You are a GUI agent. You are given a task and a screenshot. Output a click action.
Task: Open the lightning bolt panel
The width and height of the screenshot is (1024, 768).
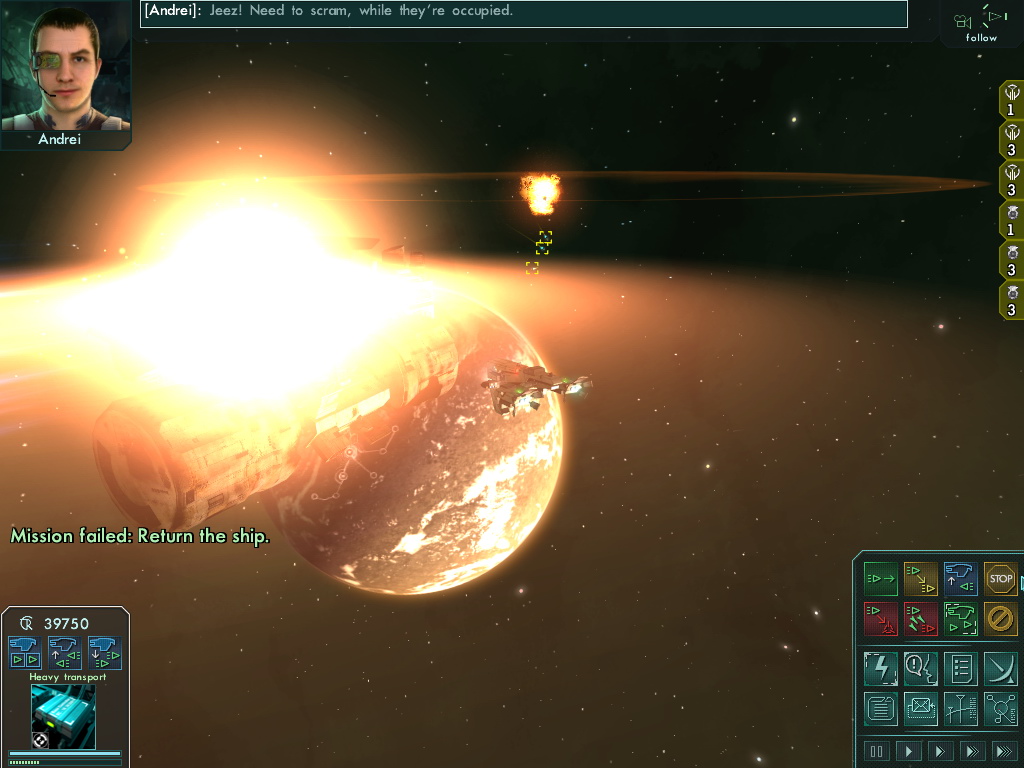881,668
